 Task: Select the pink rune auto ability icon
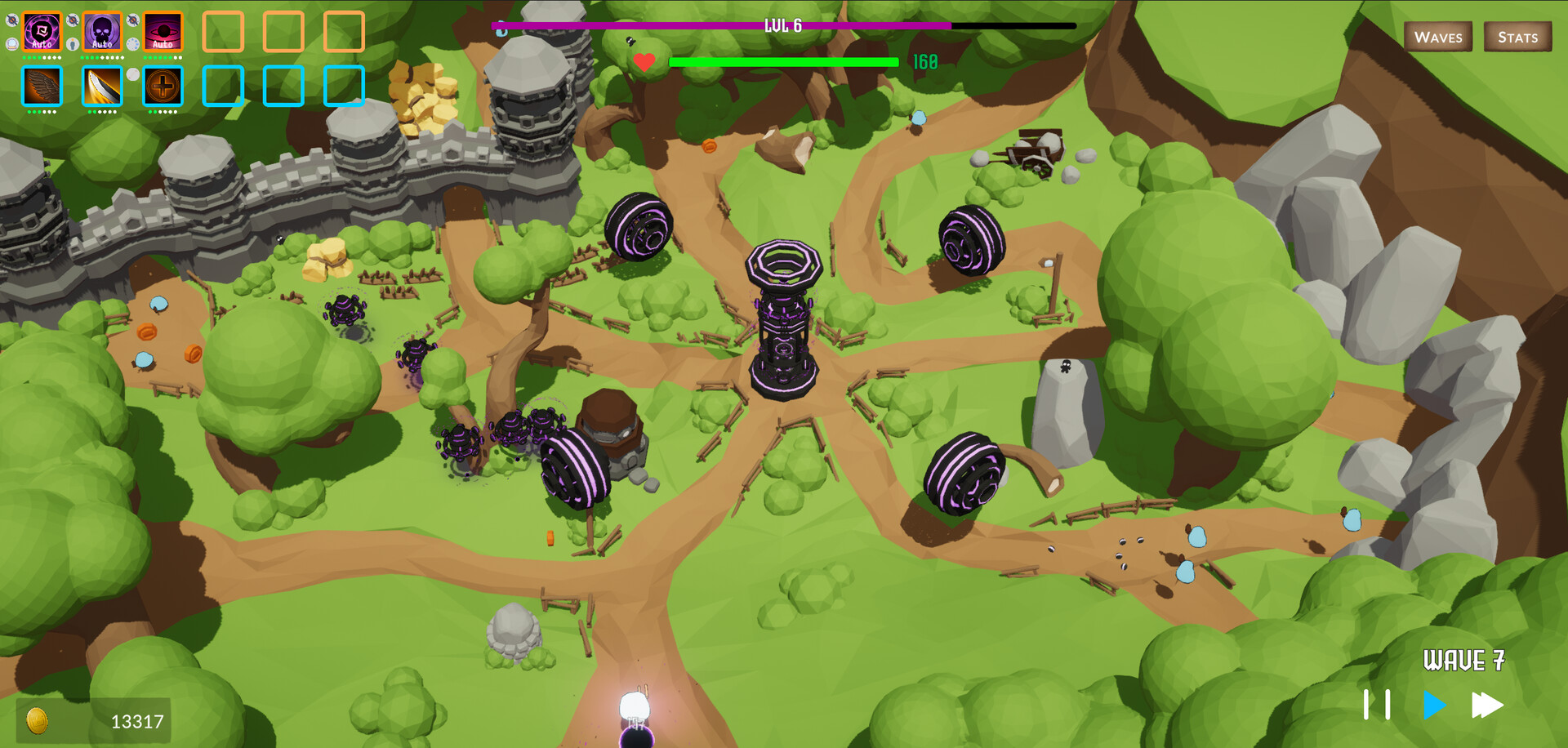(x=42, y=32)
